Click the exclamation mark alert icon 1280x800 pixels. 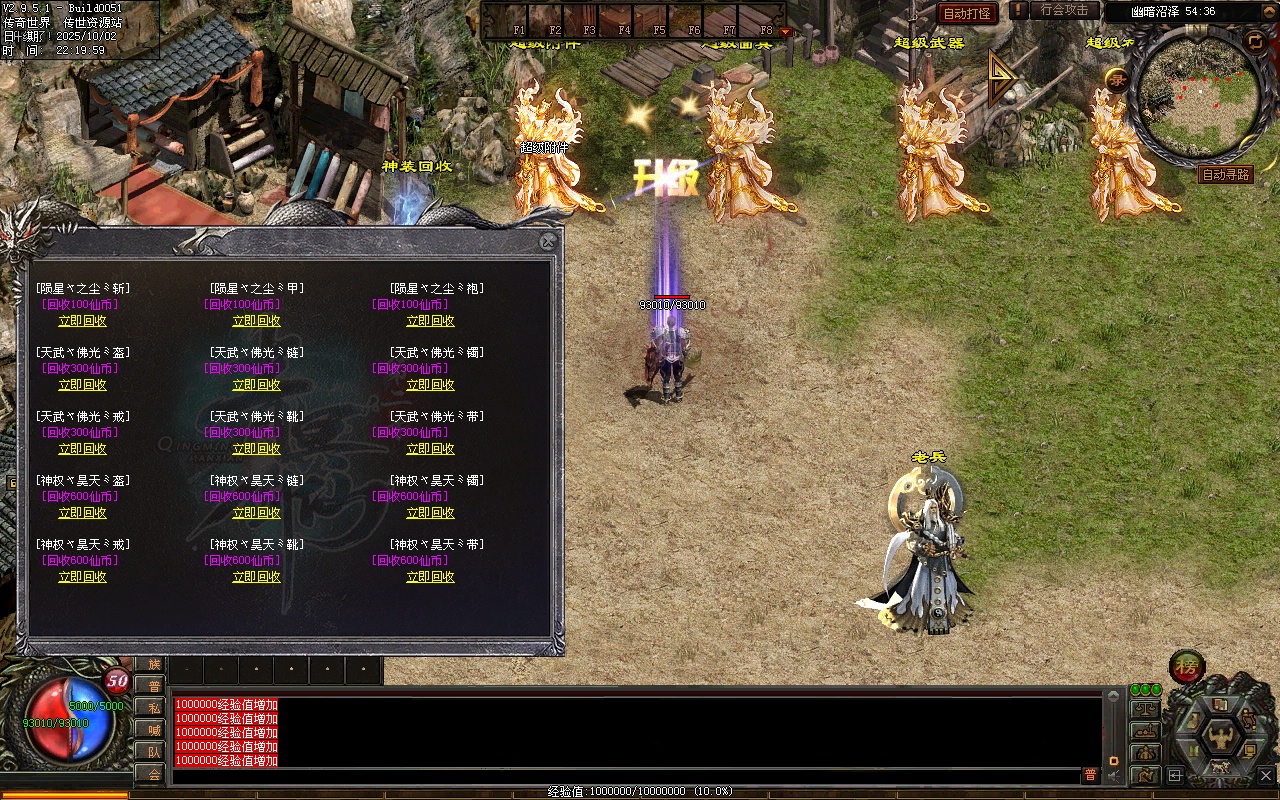pyautogui.click(x=1018, y=10)
